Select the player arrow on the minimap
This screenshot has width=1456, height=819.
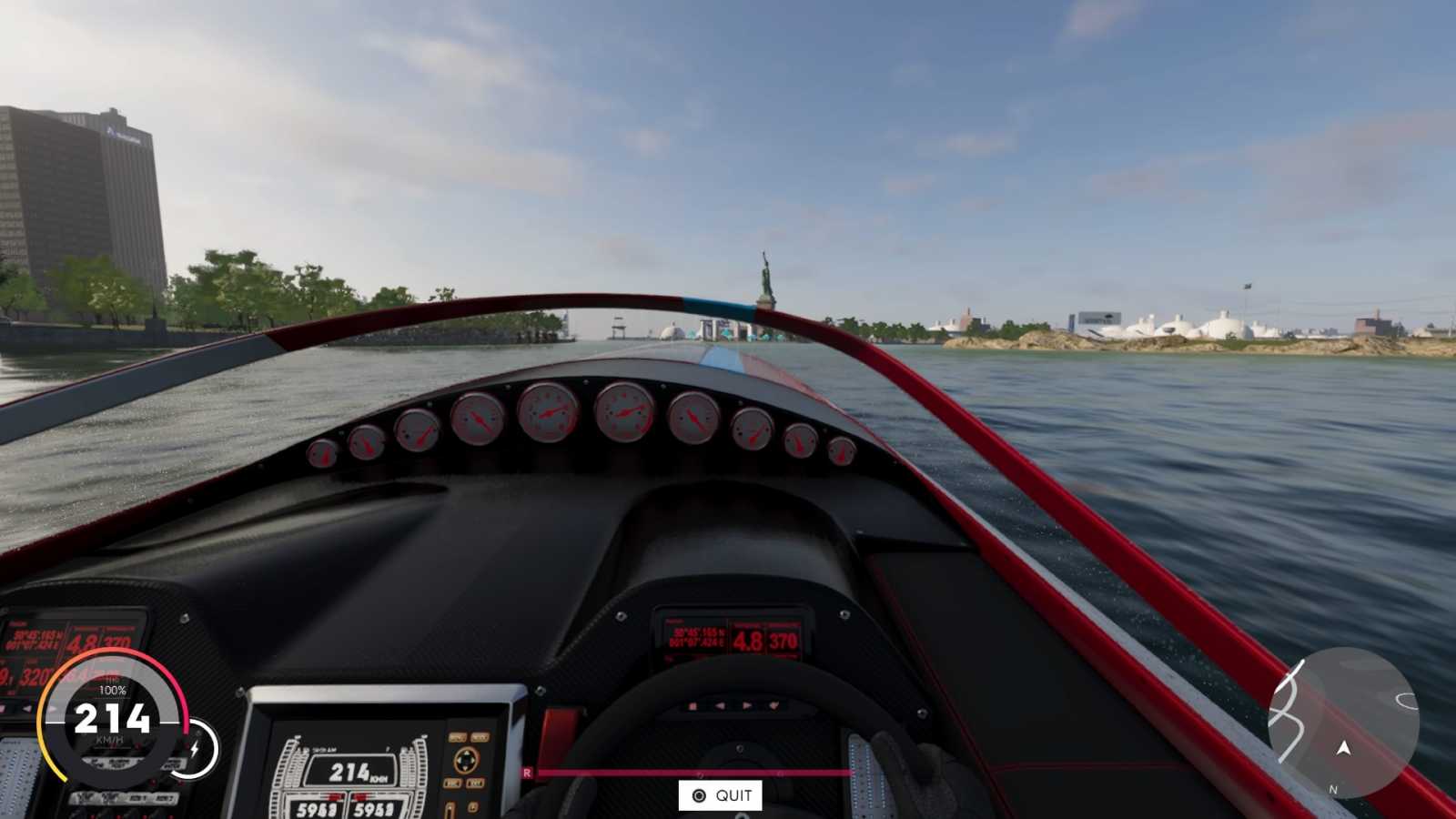tap(1343, 748)
